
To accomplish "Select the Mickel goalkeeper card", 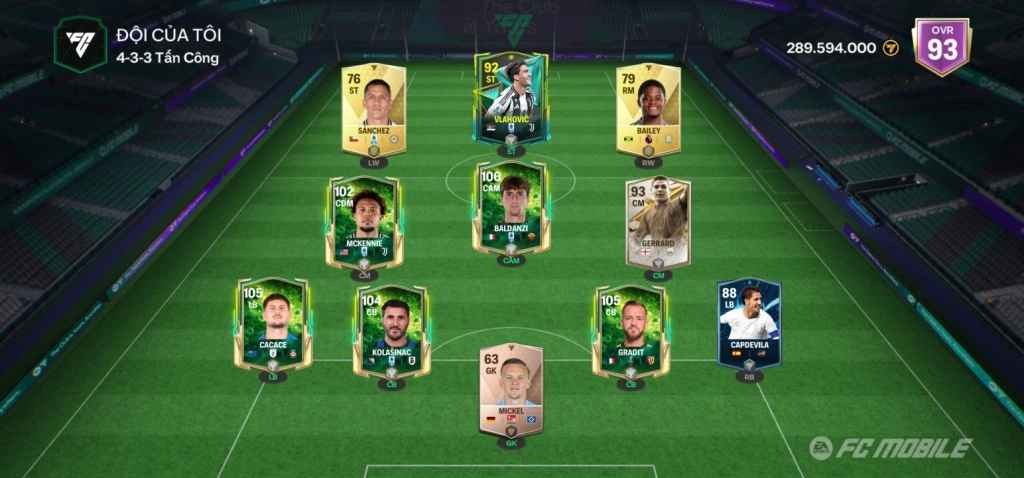I will [511, 388].
